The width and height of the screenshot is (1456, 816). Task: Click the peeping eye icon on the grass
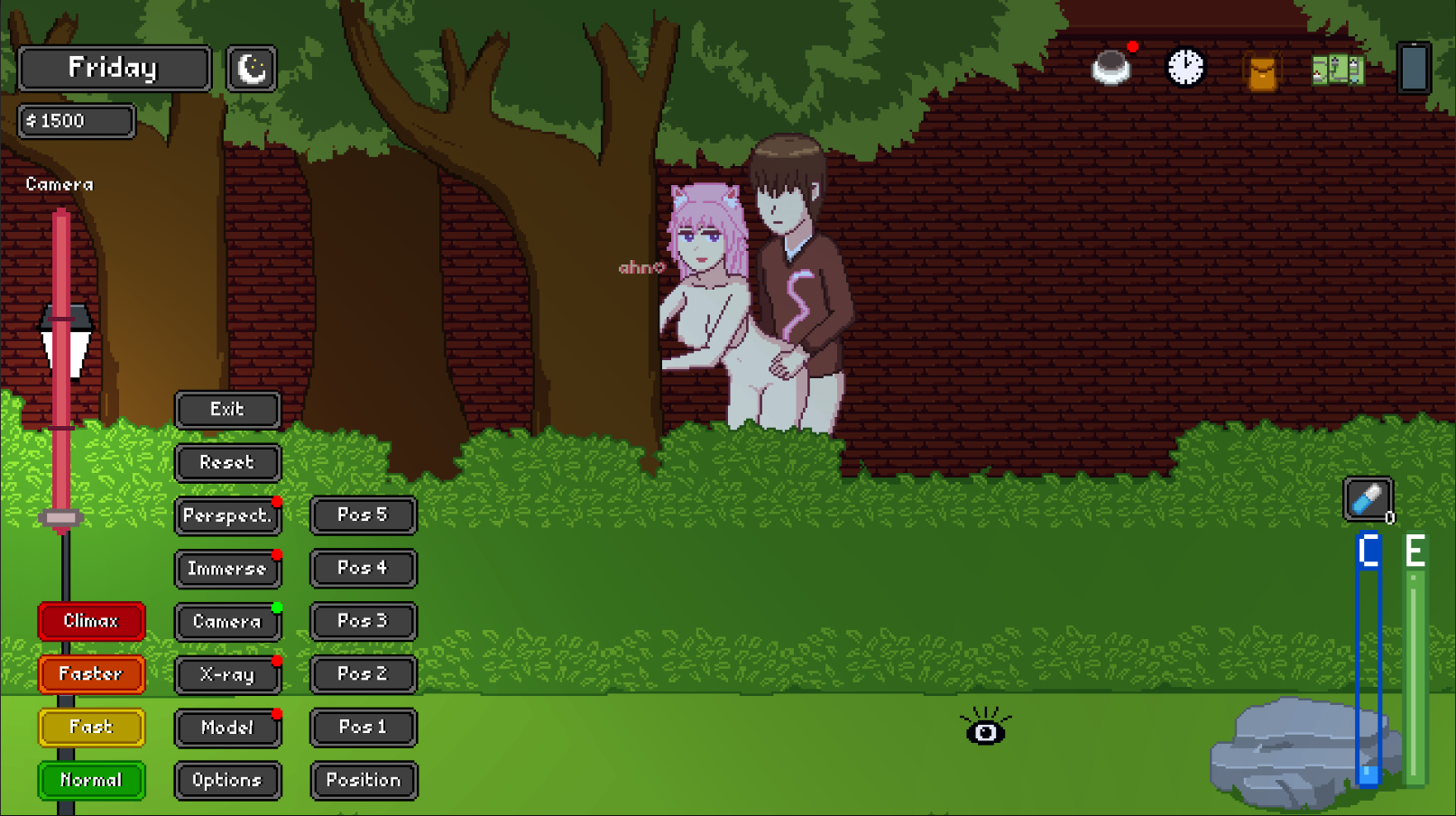click(x=986, y=732)
